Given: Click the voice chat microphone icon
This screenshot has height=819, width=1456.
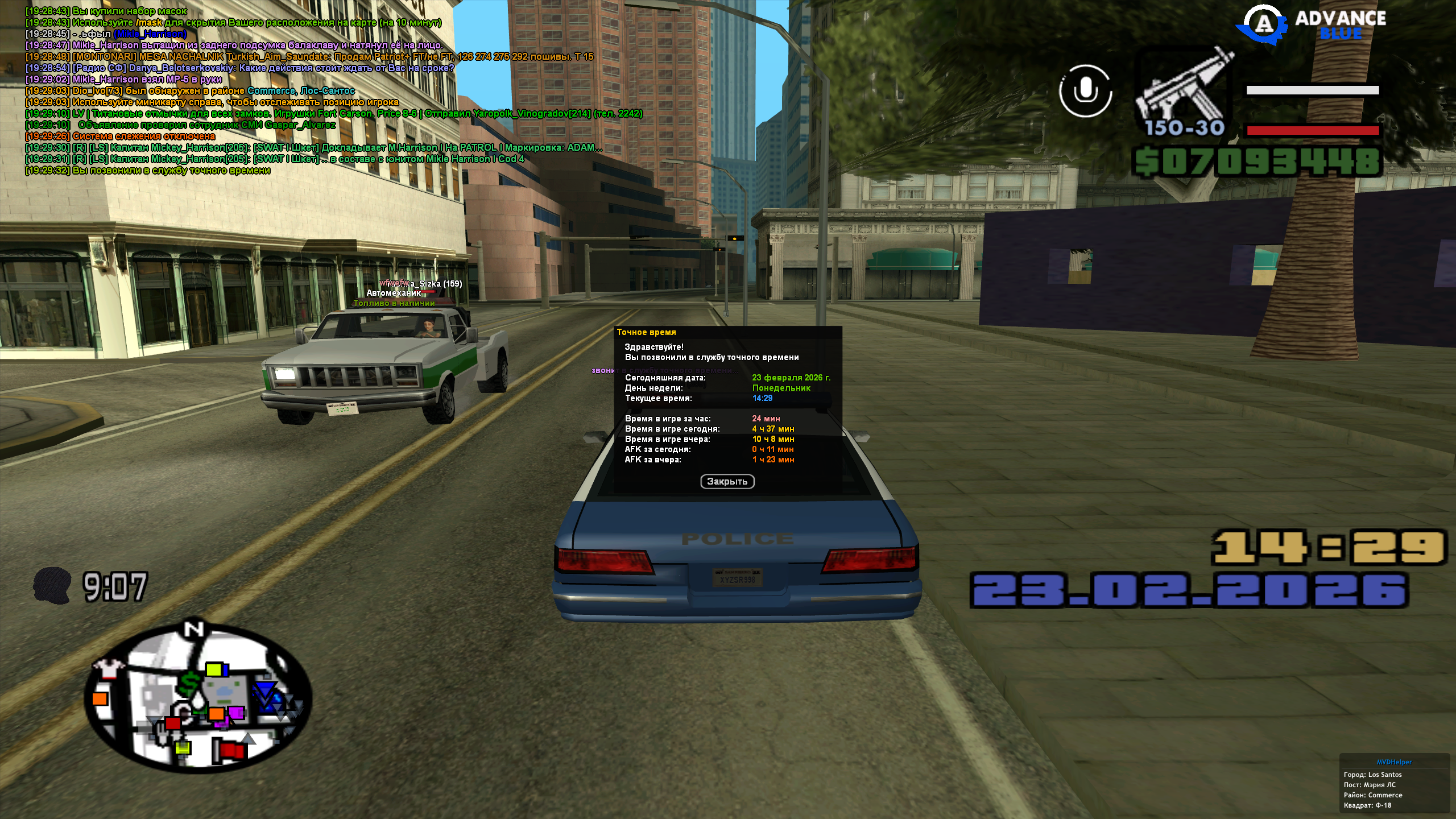Looking at the screenshot, I should pos(1085,91).
